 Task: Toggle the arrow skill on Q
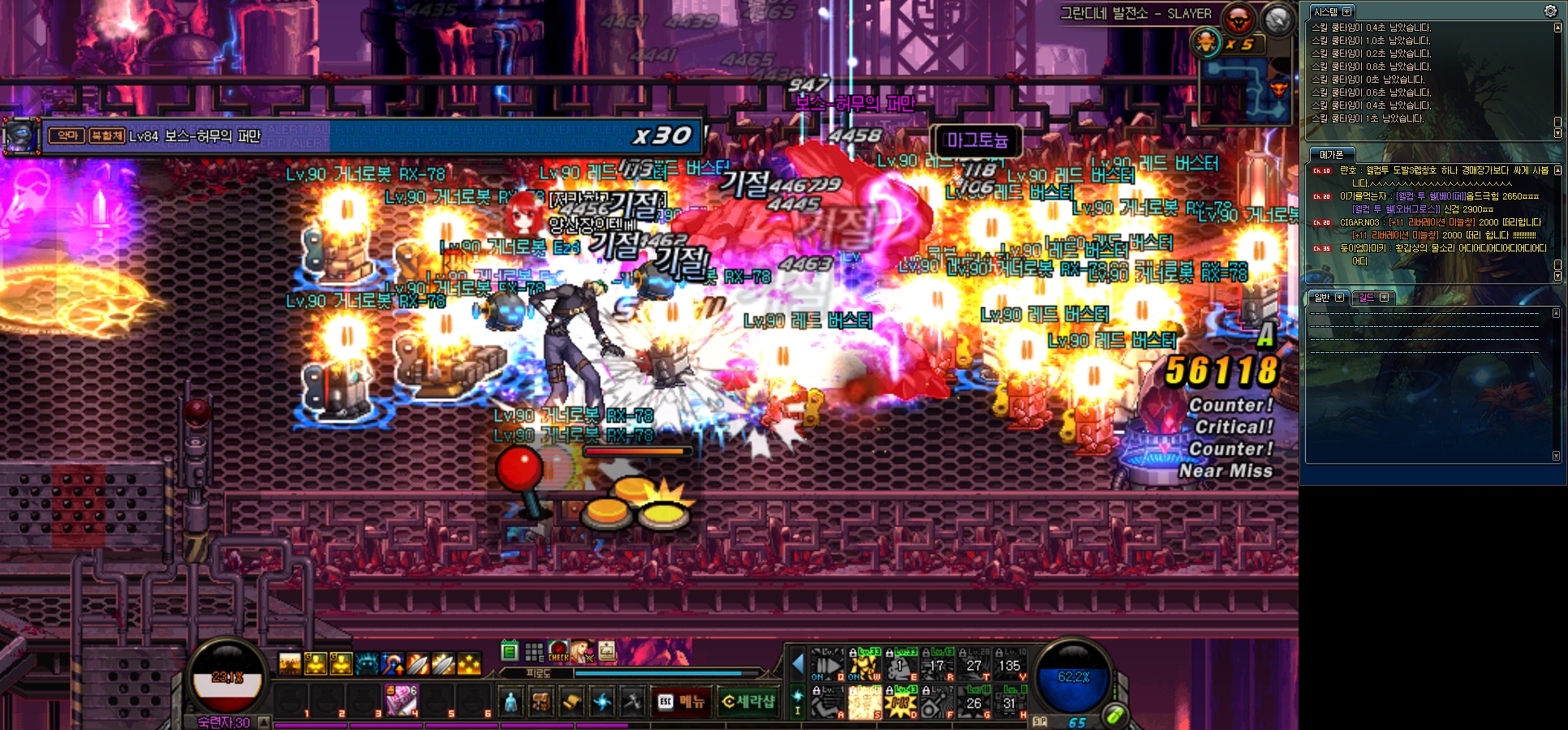[828, 667]
